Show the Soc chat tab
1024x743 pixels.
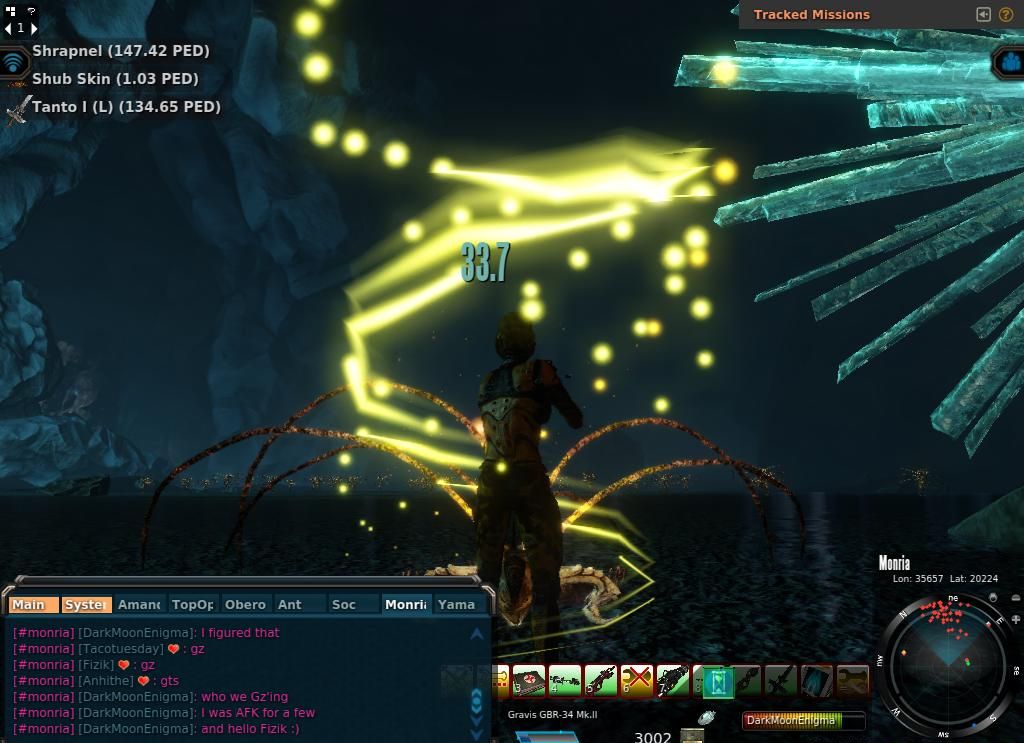point(344,604)
